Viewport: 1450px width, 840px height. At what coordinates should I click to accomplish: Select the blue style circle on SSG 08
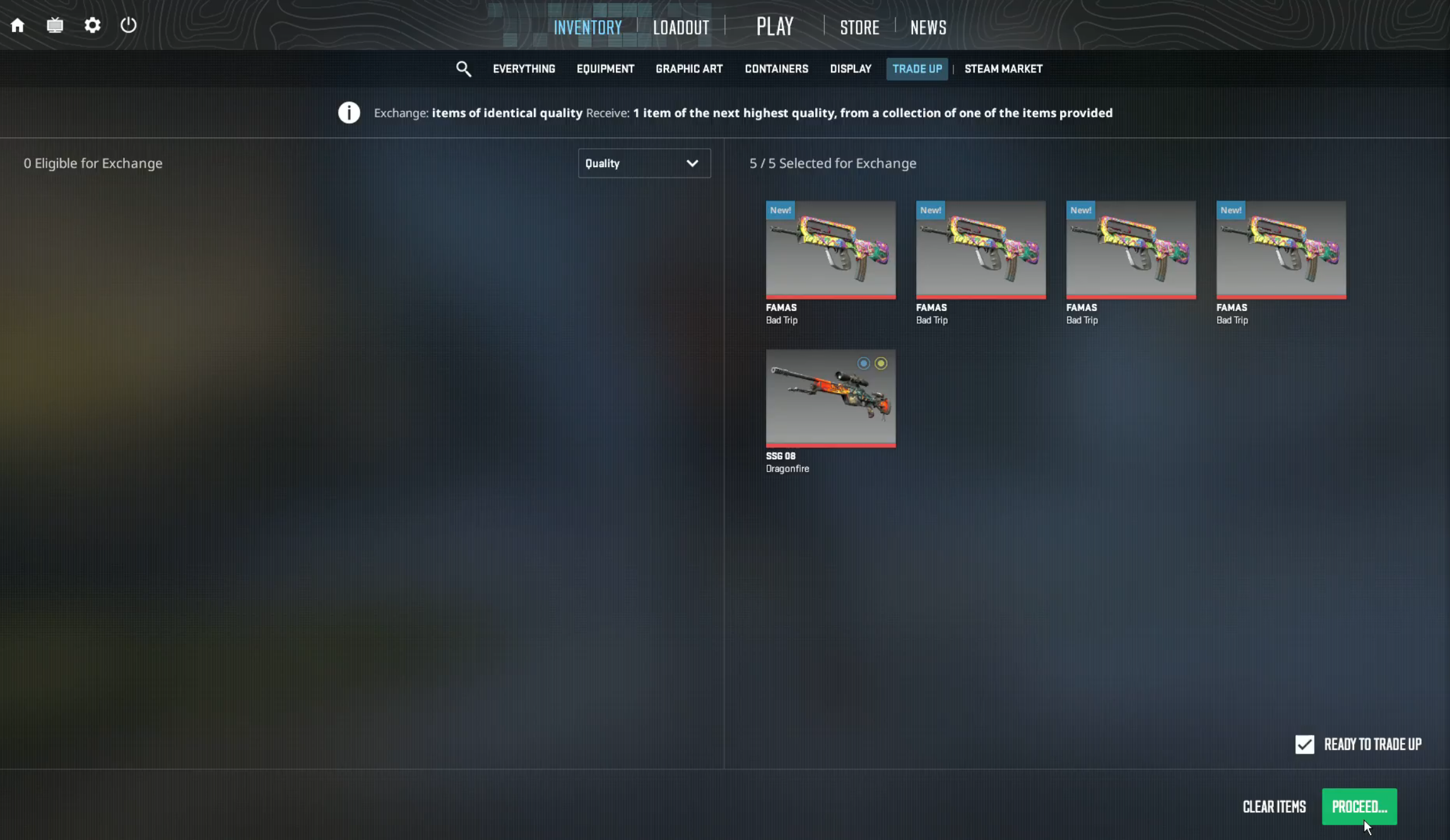pos(864,363)
